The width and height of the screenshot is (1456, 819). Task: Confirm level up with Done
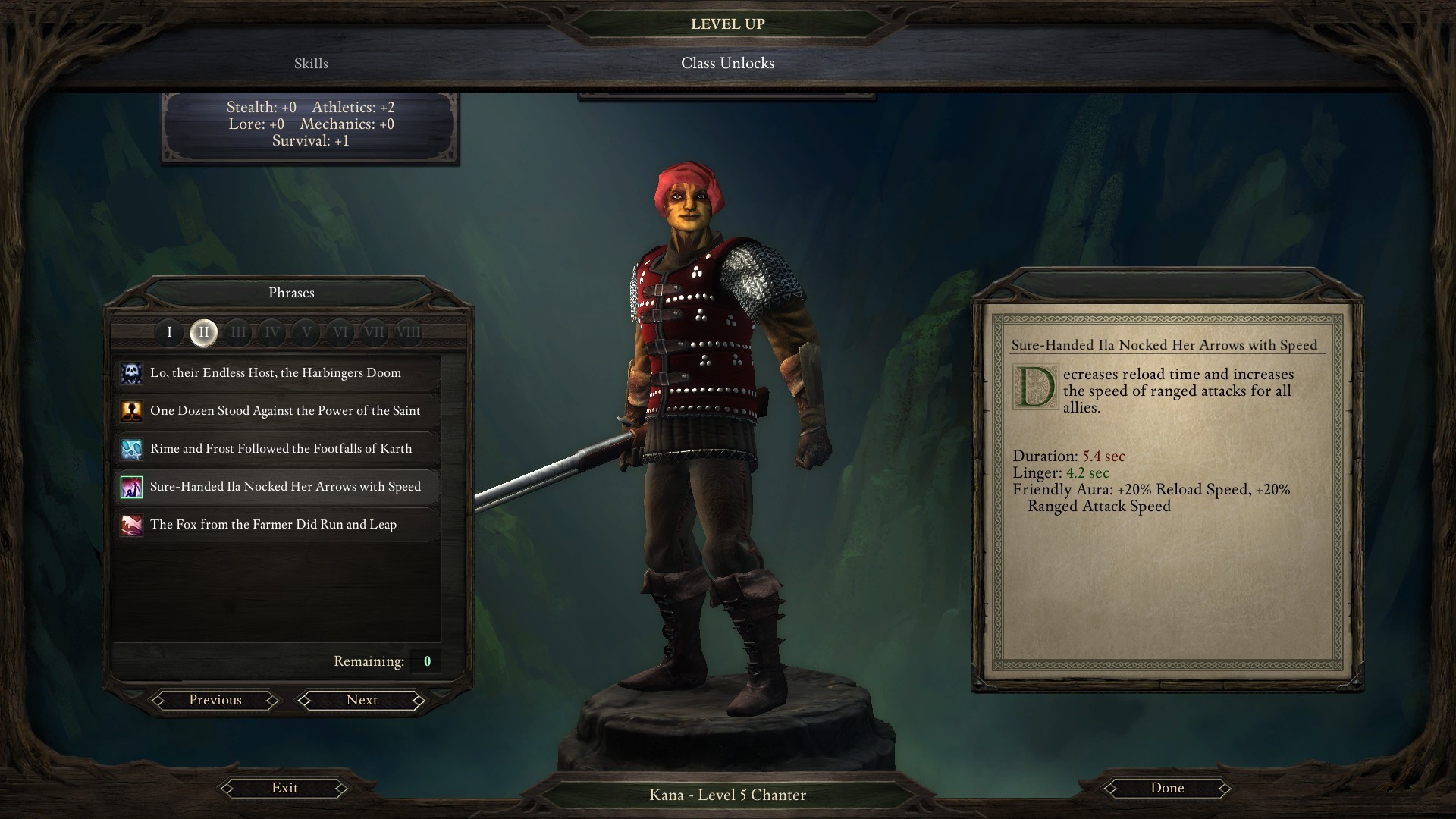click(x=1167, y=789)
